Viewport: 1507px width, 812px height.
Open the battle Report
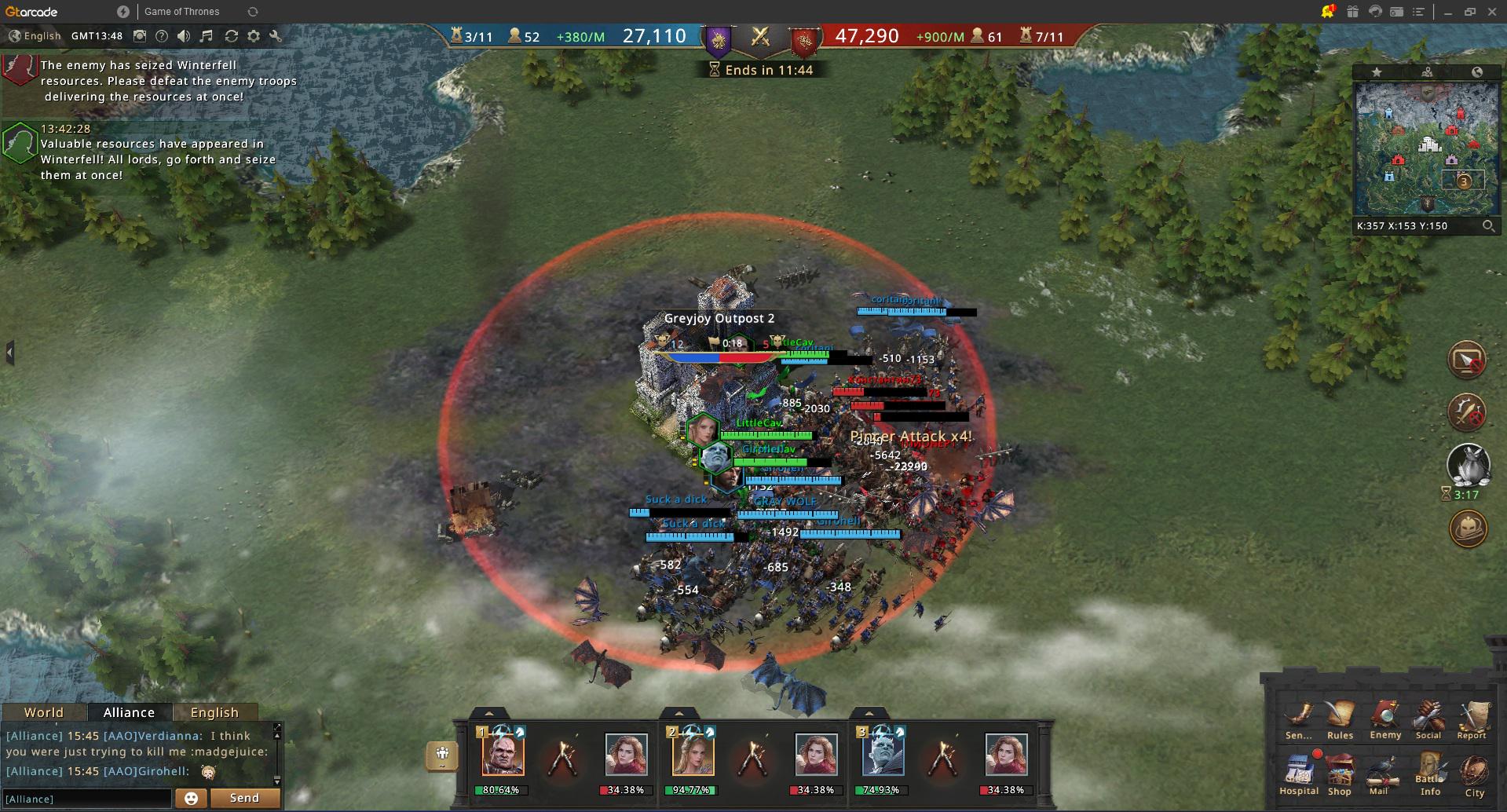pyautogui.click(x=1472, y=717)
